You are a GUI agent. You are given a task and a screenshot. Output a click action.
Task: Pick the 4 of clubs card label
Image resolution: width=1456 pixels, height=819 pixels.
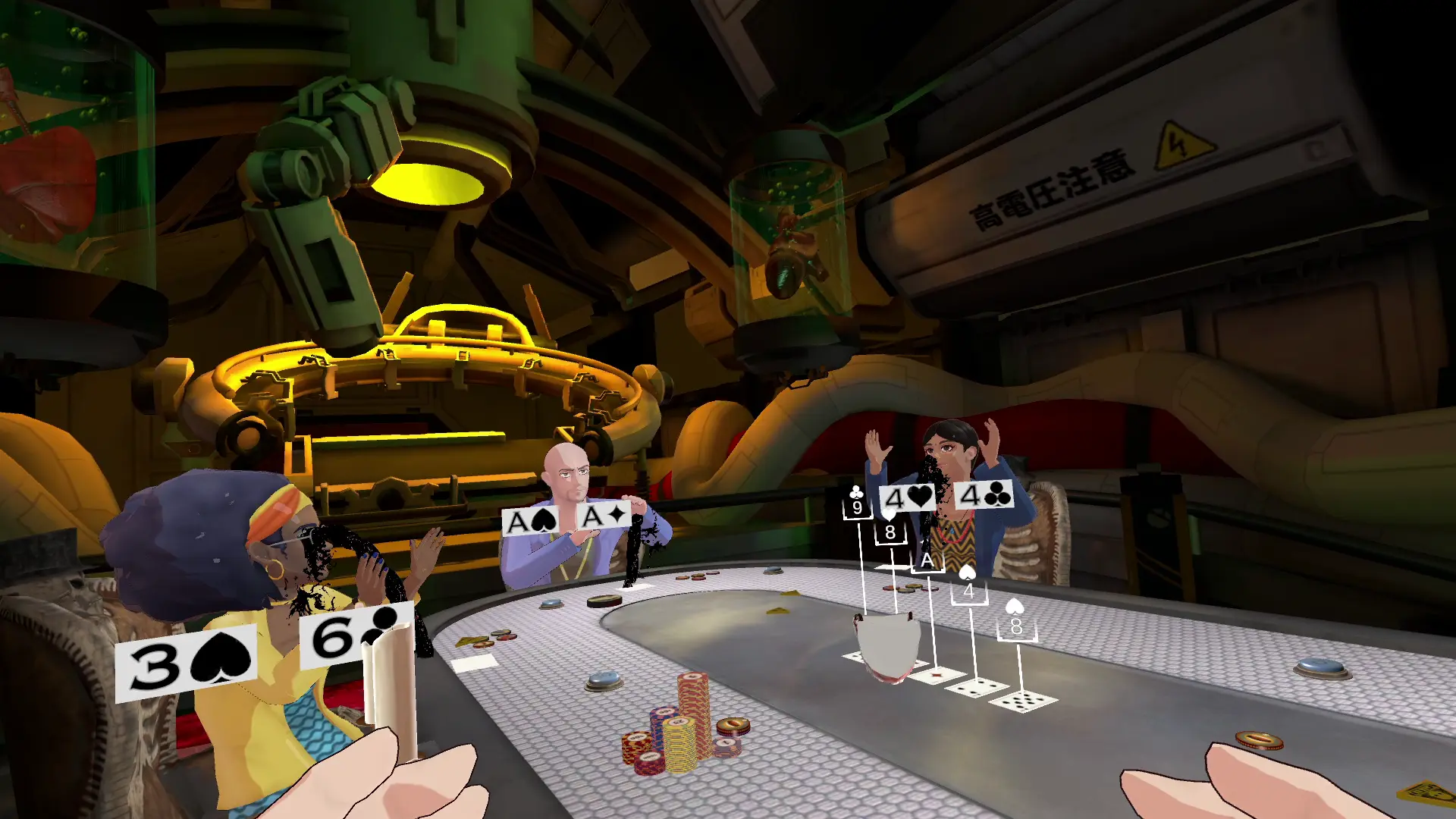[984, 495]
